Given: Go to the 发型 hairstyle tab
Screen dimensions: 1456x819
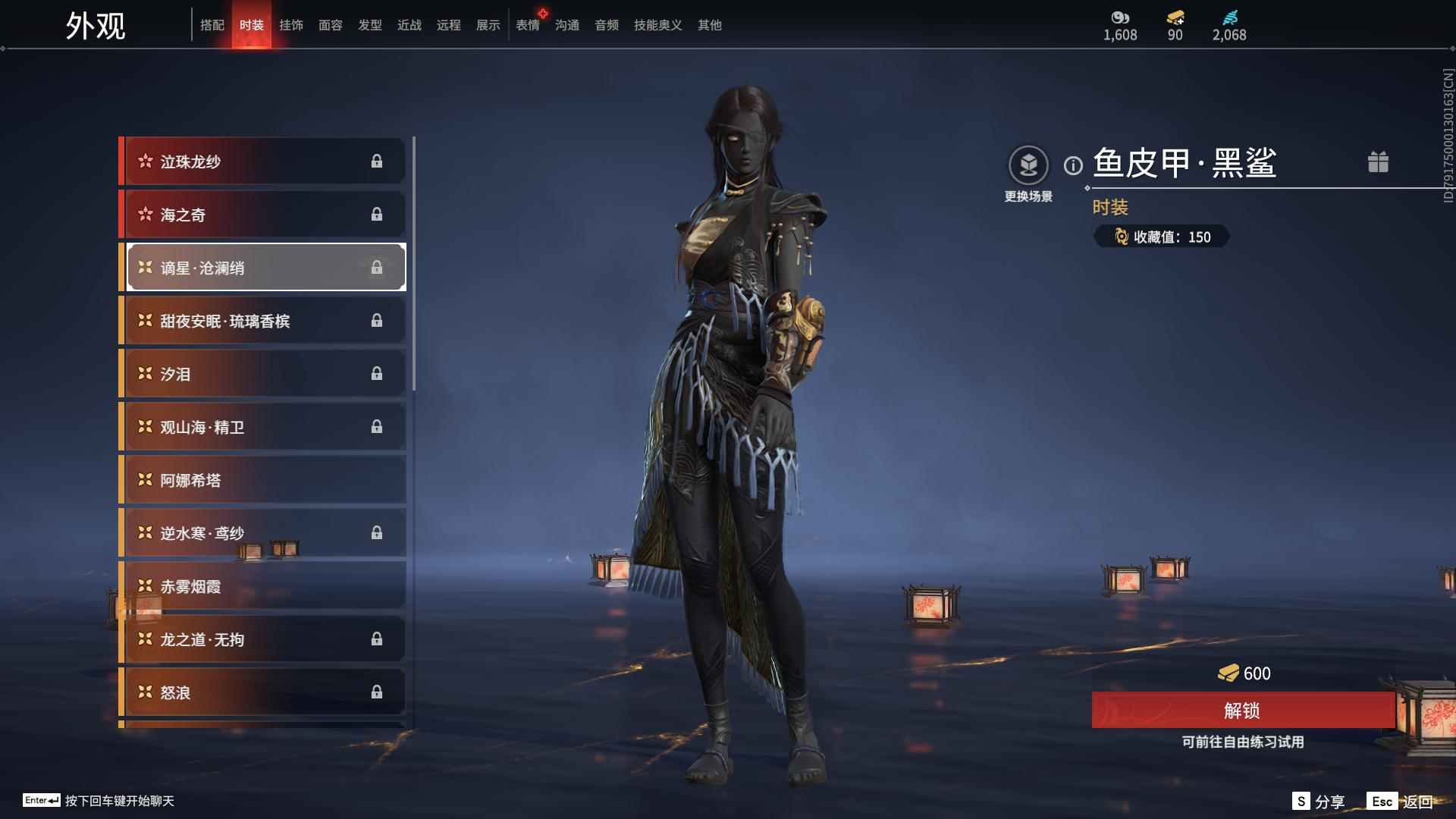Looking at the screenshot, I should 370,25.
